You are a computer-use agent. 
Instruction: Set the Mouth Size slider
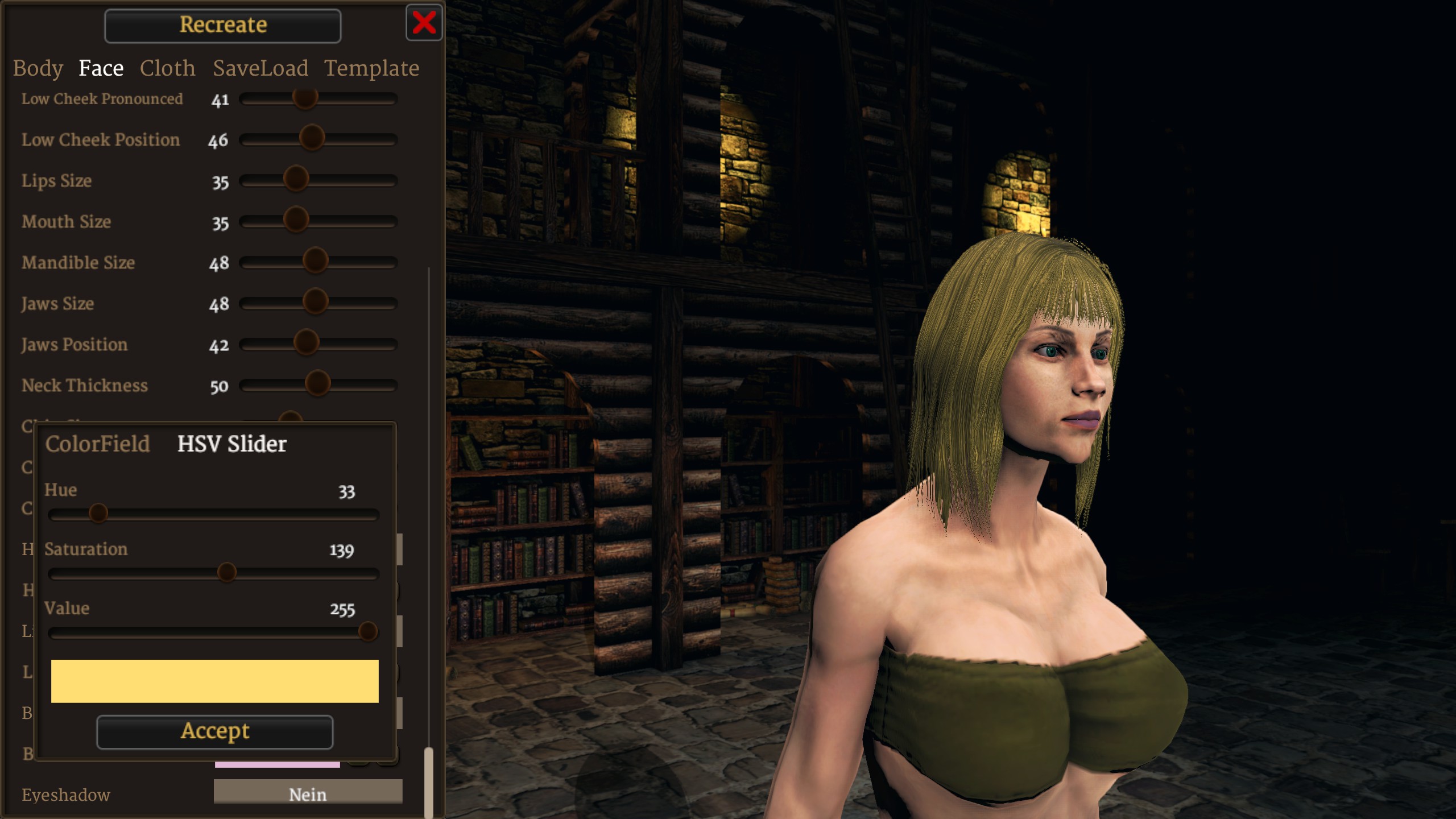[x=296, y=221]
